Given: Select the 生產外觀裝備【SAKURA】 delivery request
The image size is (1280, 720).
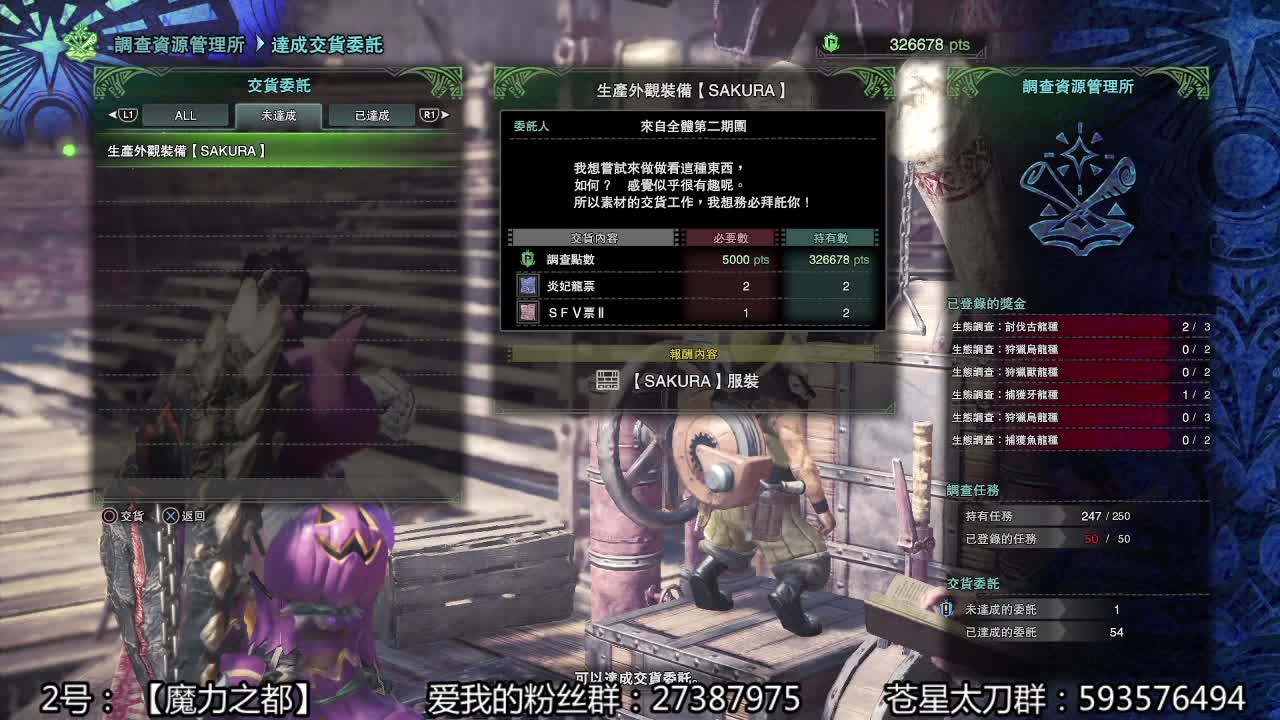Looking at the screenshot, I should coord(180,150).
